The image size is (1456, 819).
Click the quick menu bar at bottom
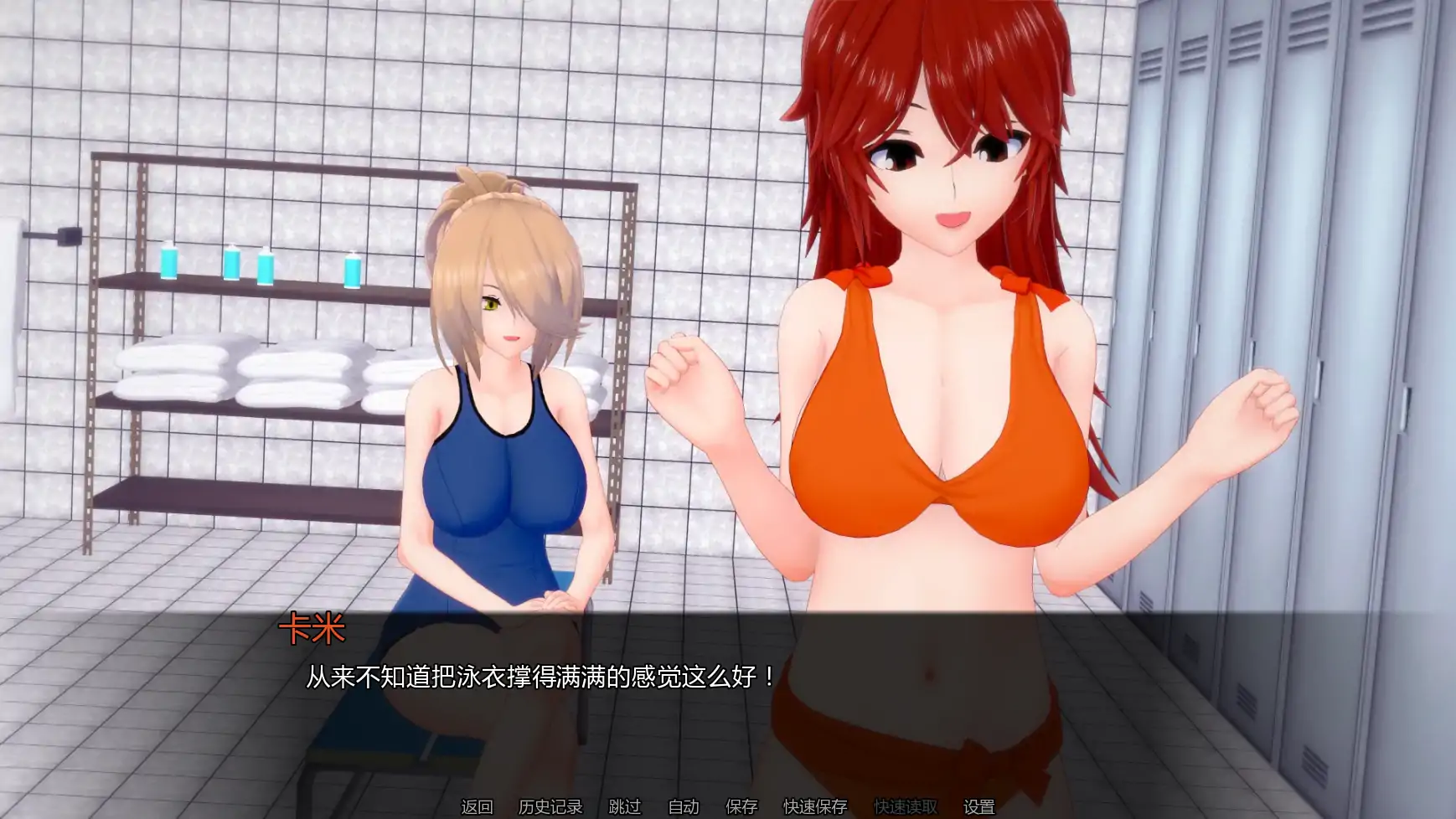pos(728,804)
